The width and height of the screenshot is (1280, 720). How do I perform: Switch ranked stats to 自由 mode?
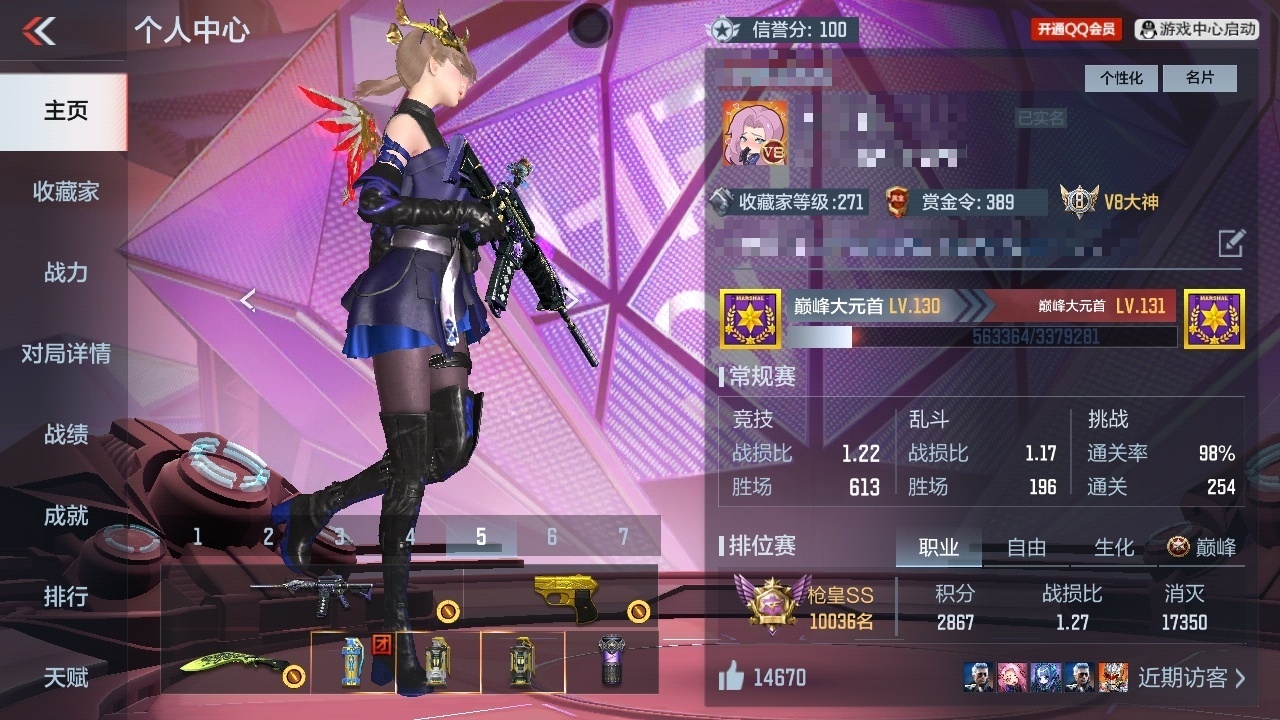pos(1026,547)
